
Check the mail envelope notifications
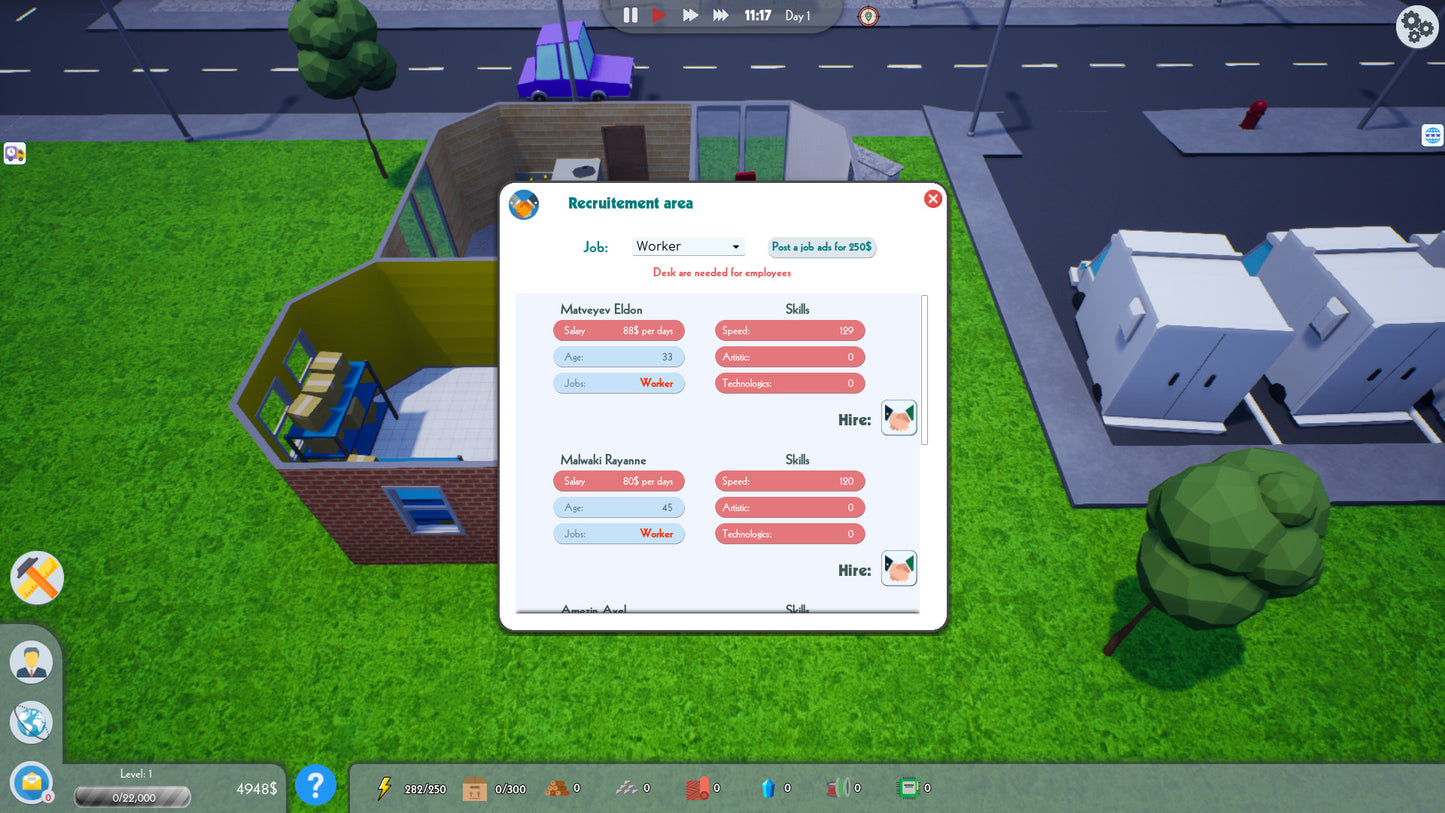coord(30,783)
